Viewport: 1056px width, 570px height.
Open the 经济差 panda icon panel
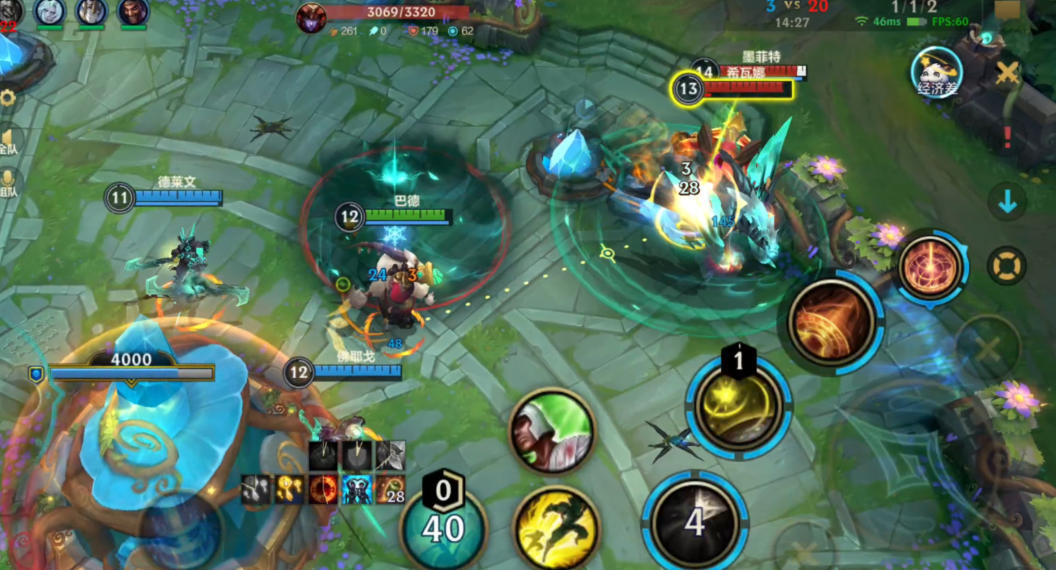(x=936, y=72)
